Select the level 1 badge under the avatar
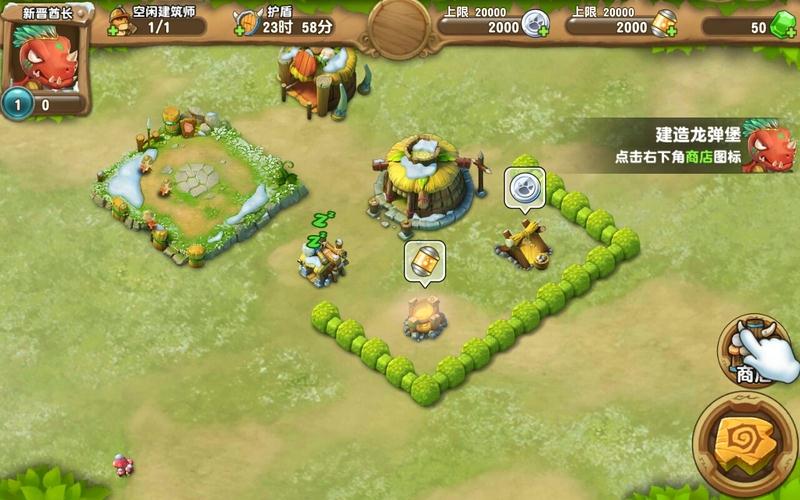The width and height of the screenshot is (800, 500). [x=14, y=102]
